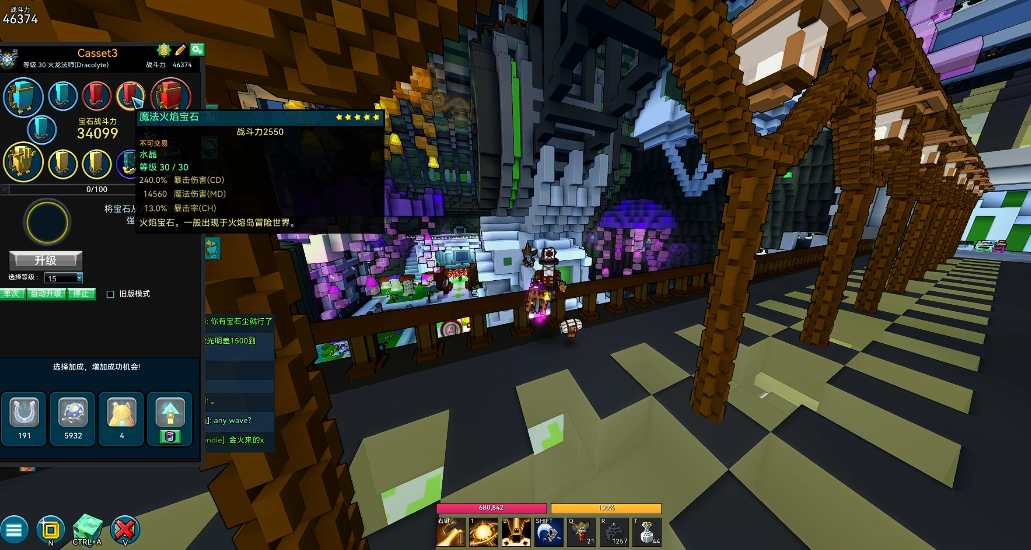Toggle the 旧版模式 checkbox
The height and width of the screenshot is (550, 1031).
coord(111,294)
